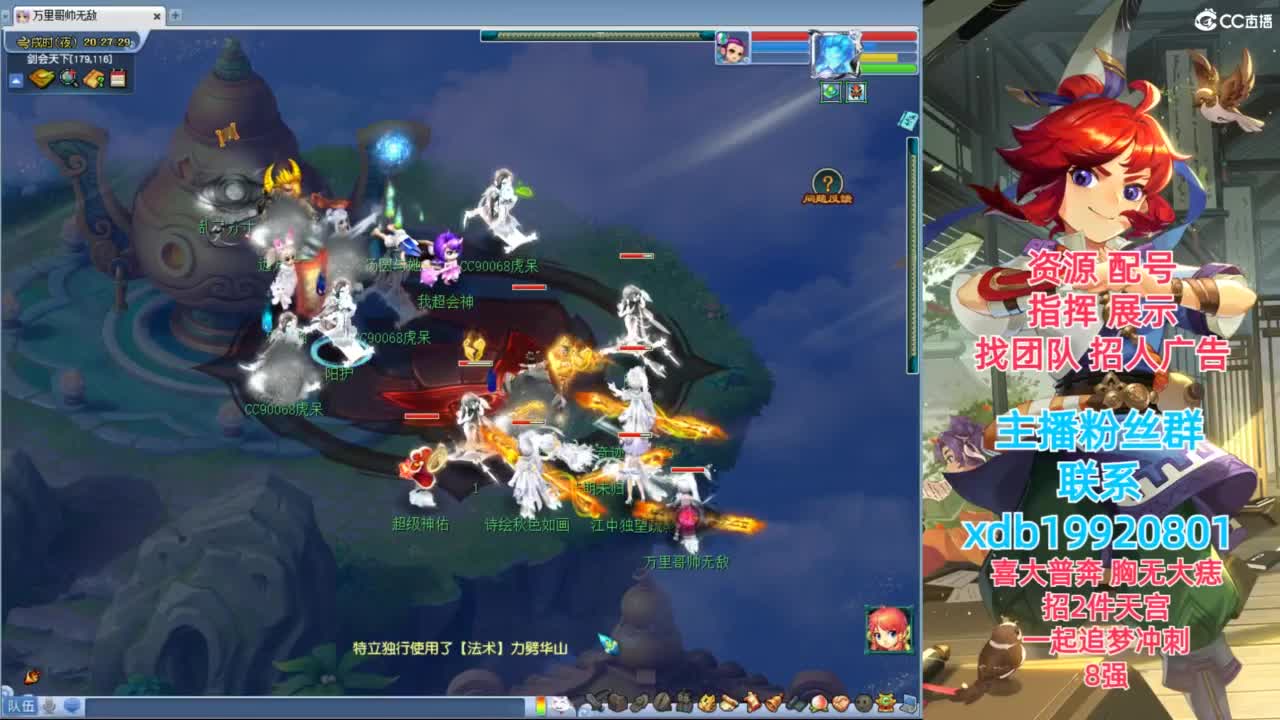
Task: Open the calendar icon under the time display
Action: tap(118, 78)
